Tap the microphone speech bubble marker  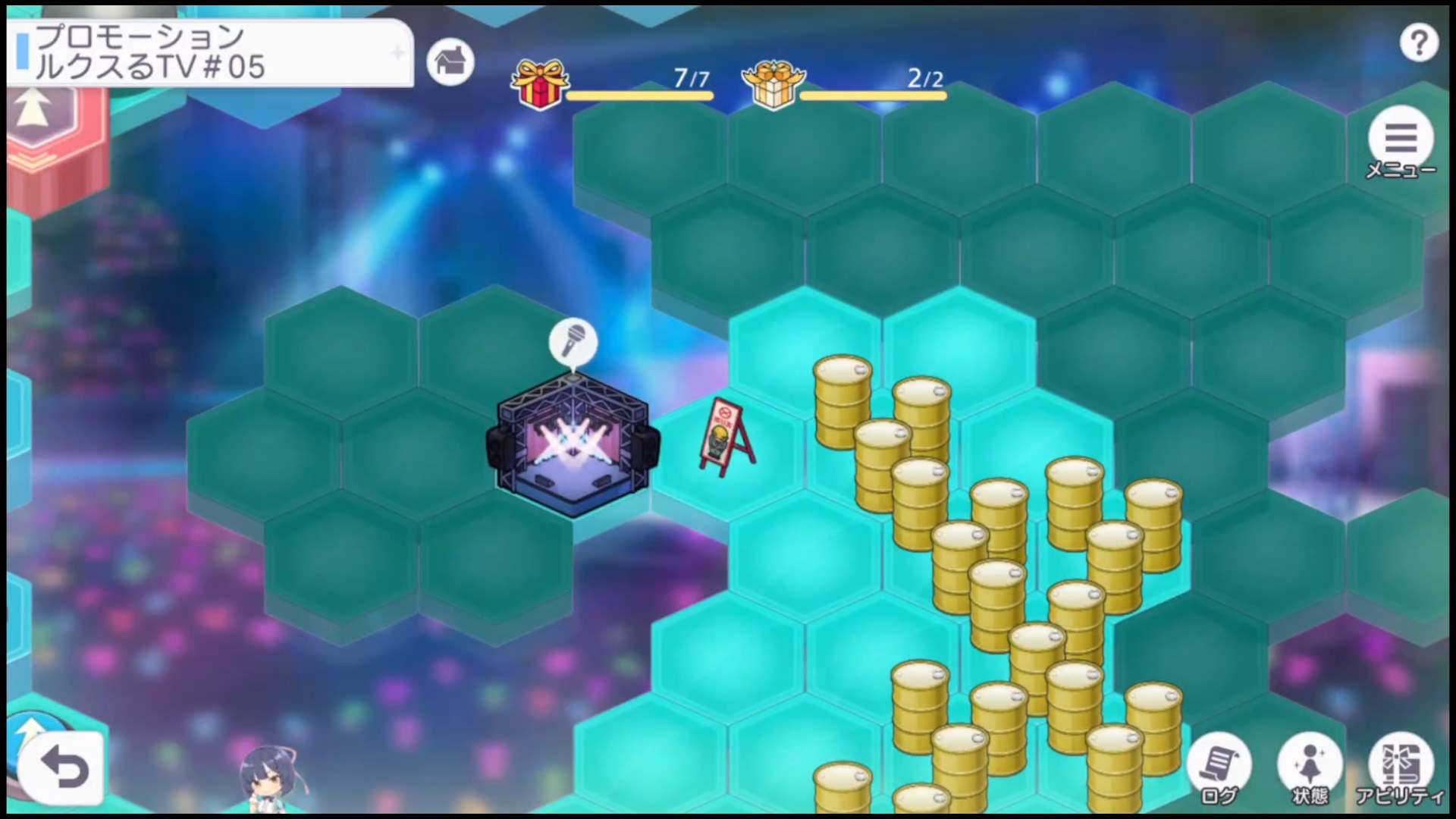[x=573, y=343]
